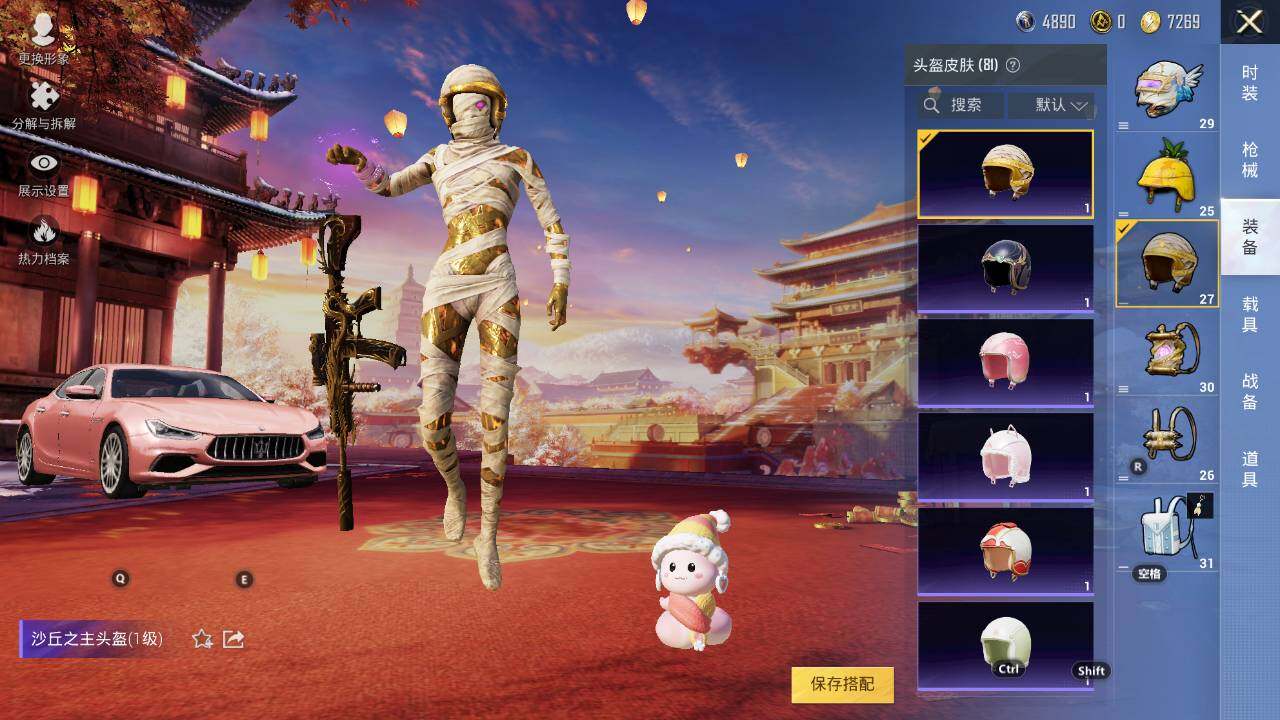Switch to the 载具 tab
Viewport: 1280px width, 720px height.
[x=1249, y=313]
